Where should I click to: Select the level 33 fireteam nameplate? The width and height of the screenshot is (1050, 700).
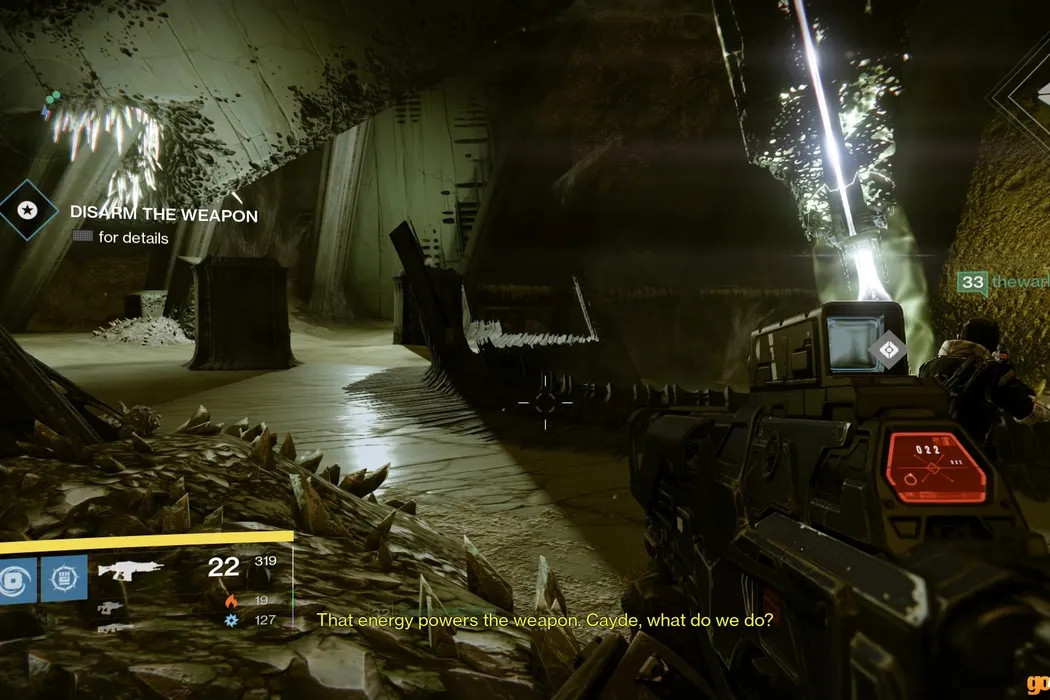1000,283
